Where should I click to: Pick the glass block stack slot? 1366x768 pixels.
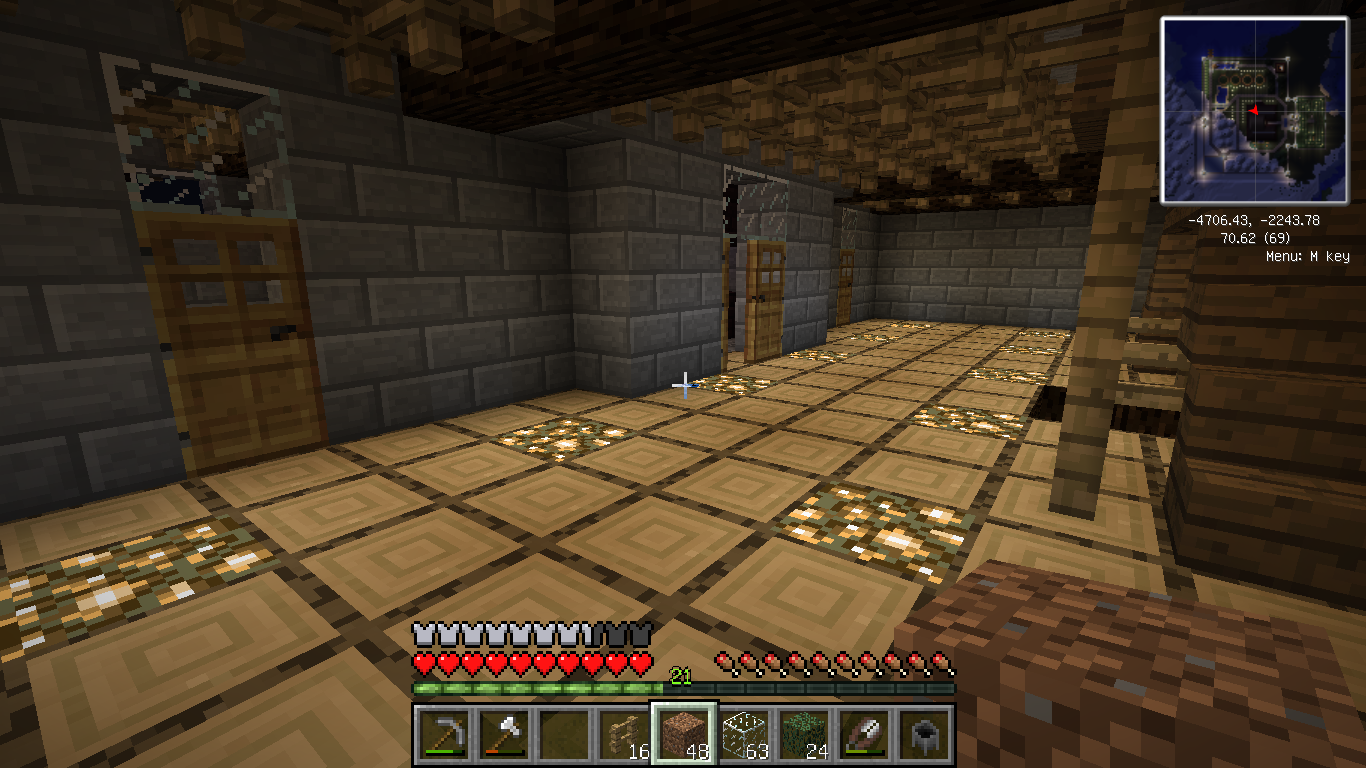[743, 735]
